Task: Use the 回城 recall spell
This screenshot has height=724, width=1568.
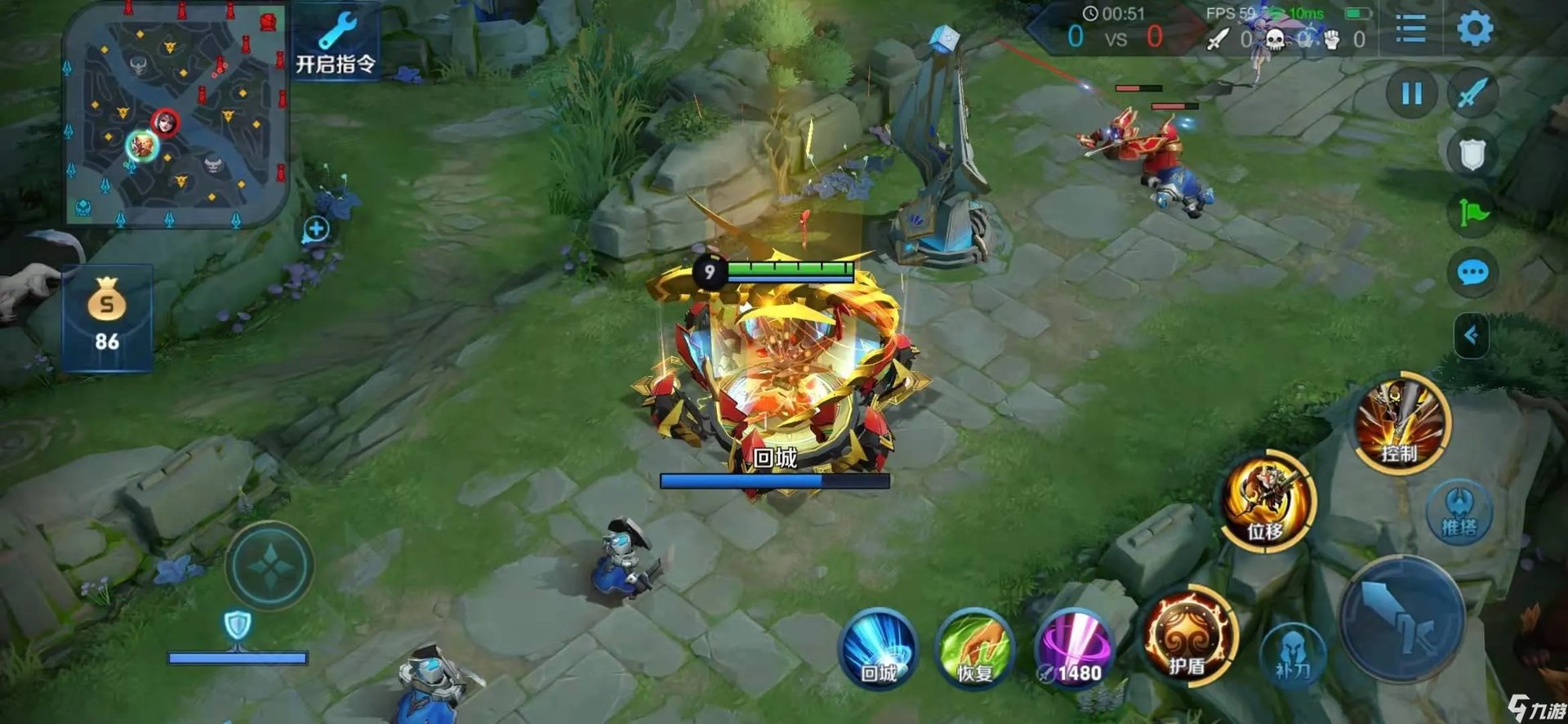Action: (x=879, y=648)
